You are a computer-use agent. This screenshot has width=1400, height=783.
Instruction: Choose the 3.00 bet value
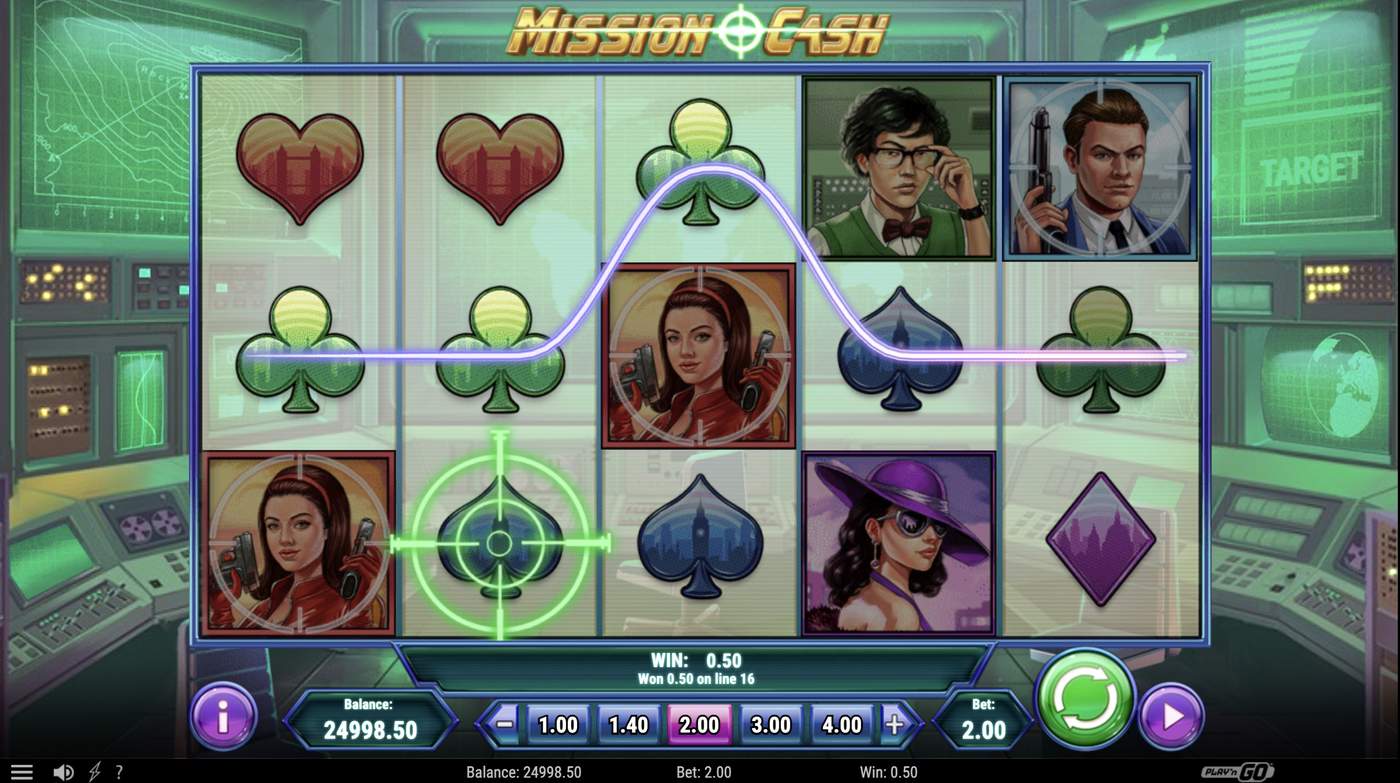770,724
